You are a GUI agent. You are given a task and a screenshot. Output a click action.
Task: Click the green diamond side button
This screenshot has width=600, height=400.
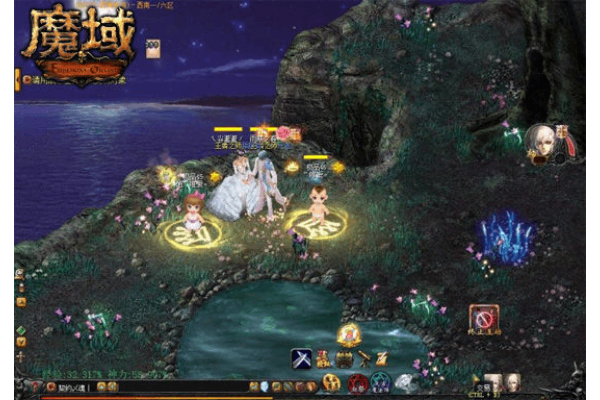pos(21,330)
